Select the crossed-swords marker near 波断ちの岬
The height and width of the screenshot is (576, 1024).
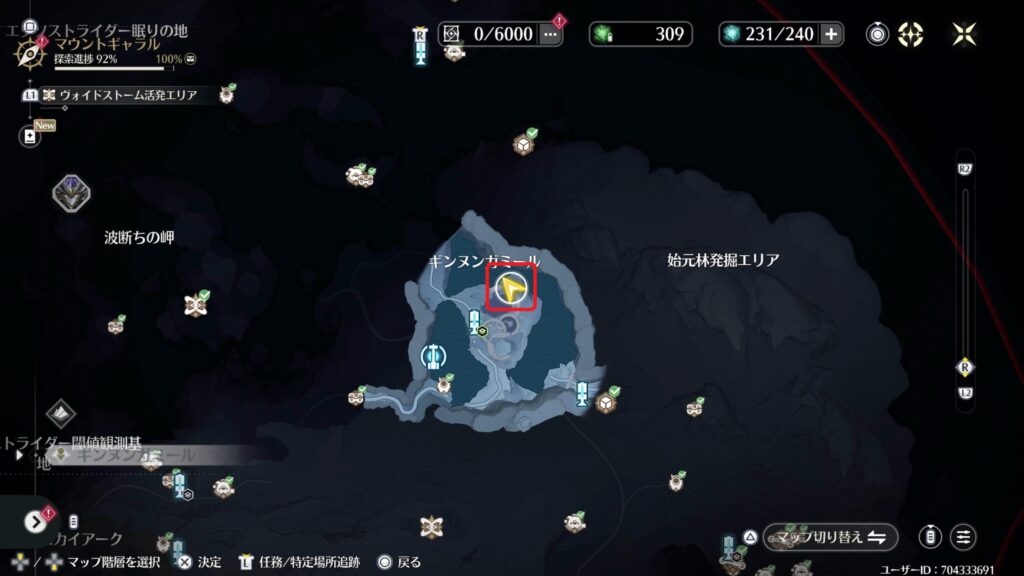[x=194, y=305]
